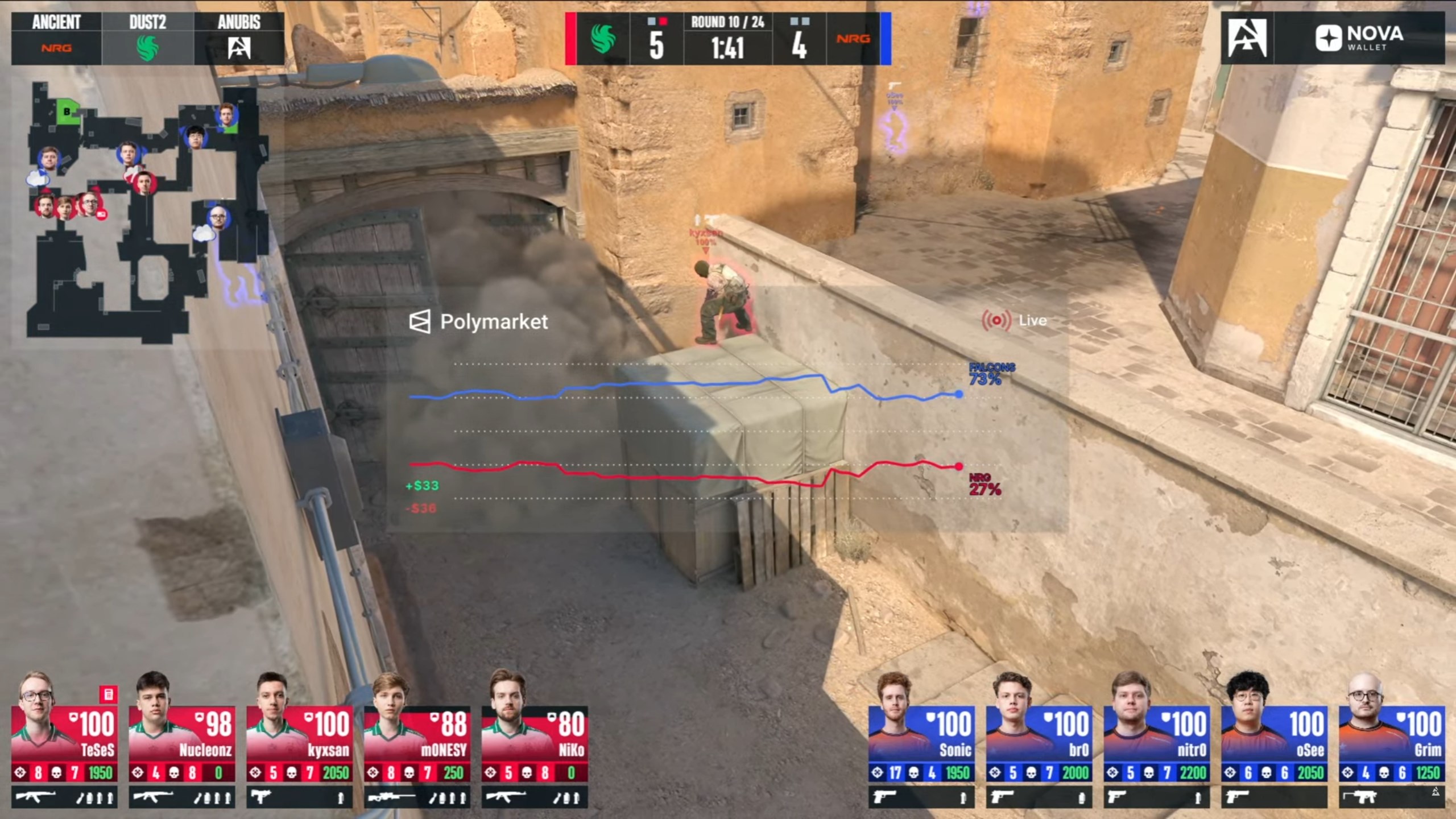
Task: Select the AK-47 weapon icon under TeSeS
Action: 37,796
